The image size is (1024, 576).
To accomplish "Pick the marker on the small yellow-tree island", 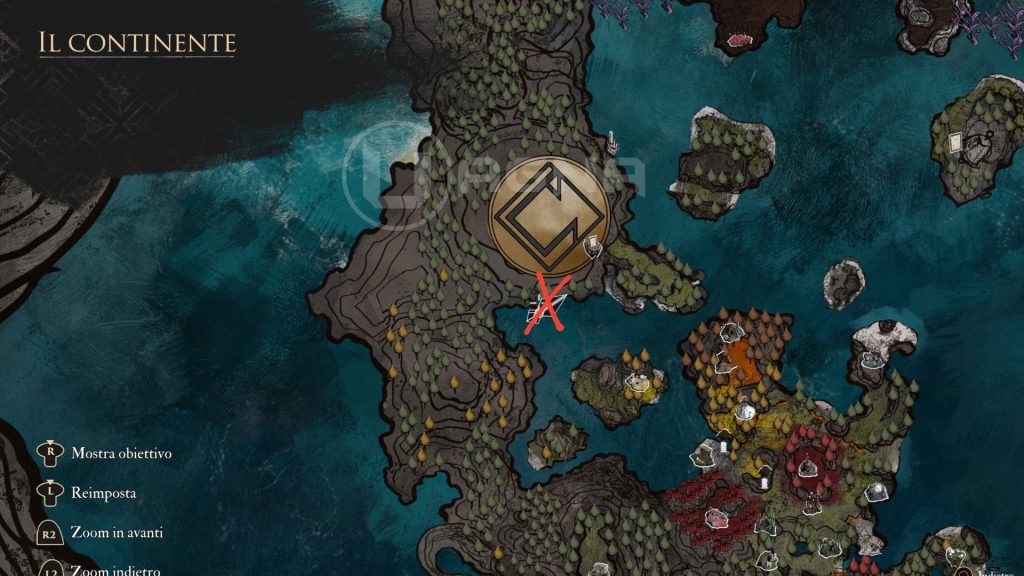I will click(x=634, y=380).
